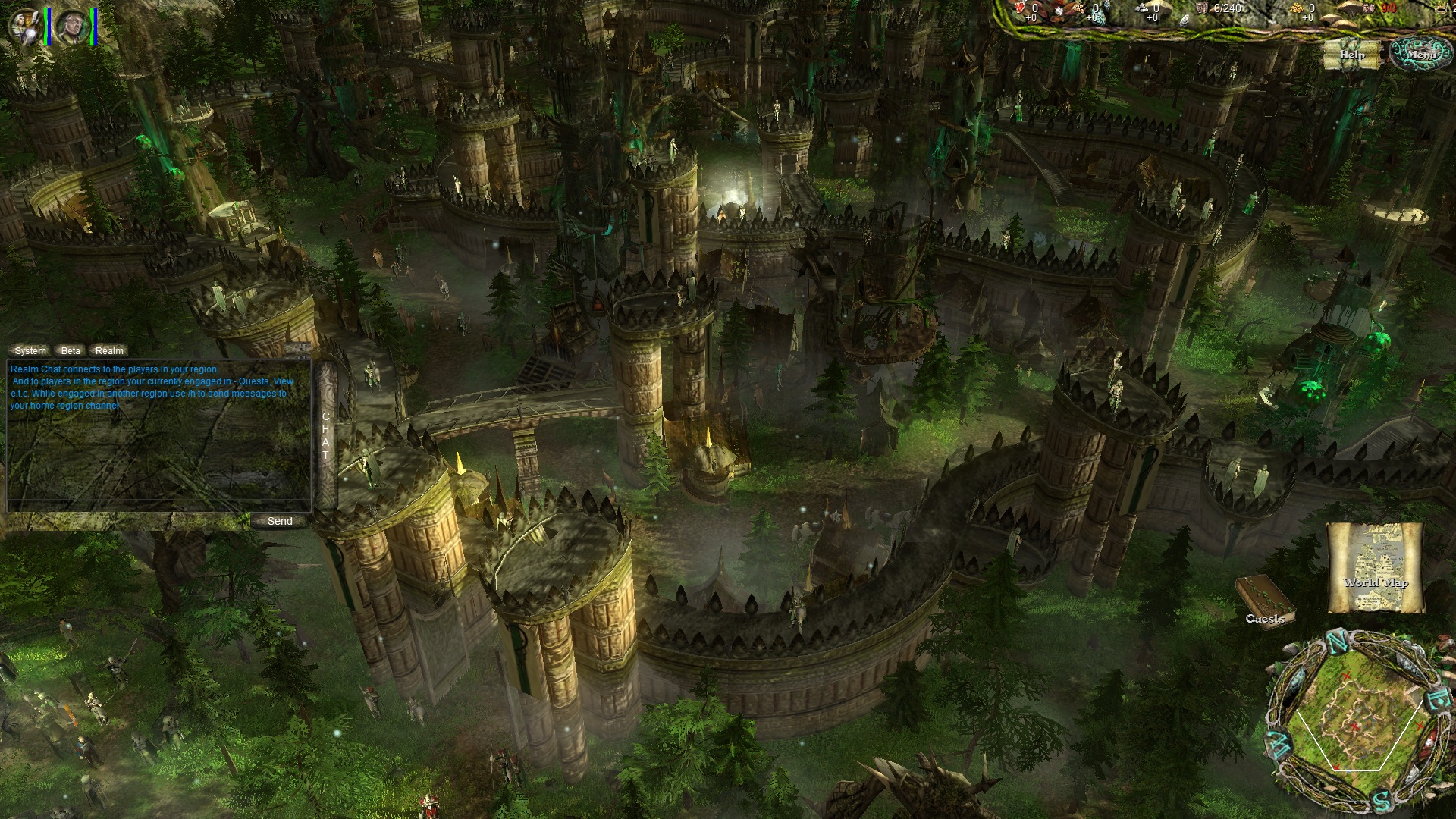Select the female hero portrait
The image size is (1456, 819).
pos(24,25)
